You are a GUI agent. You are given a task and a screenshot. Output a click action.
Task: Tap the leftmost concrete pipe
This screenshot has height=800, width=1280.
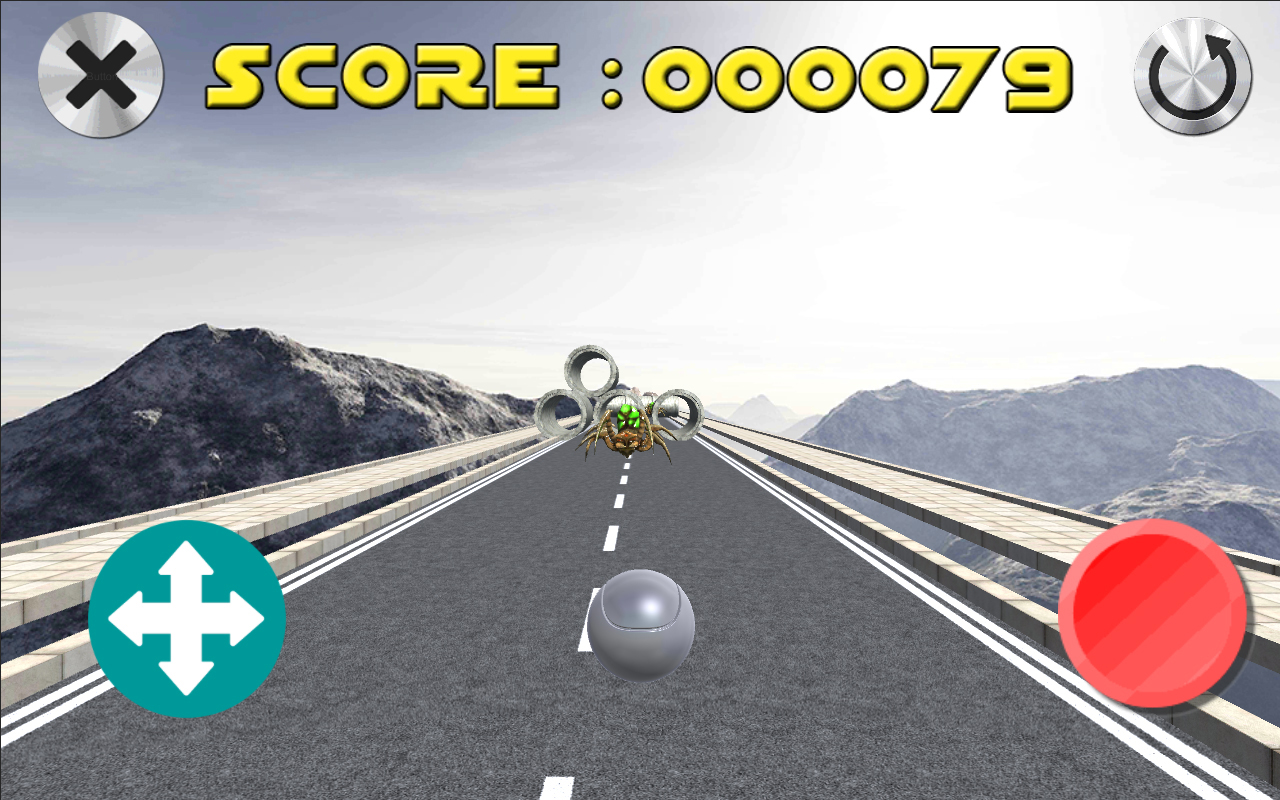[x=561, y=411]
